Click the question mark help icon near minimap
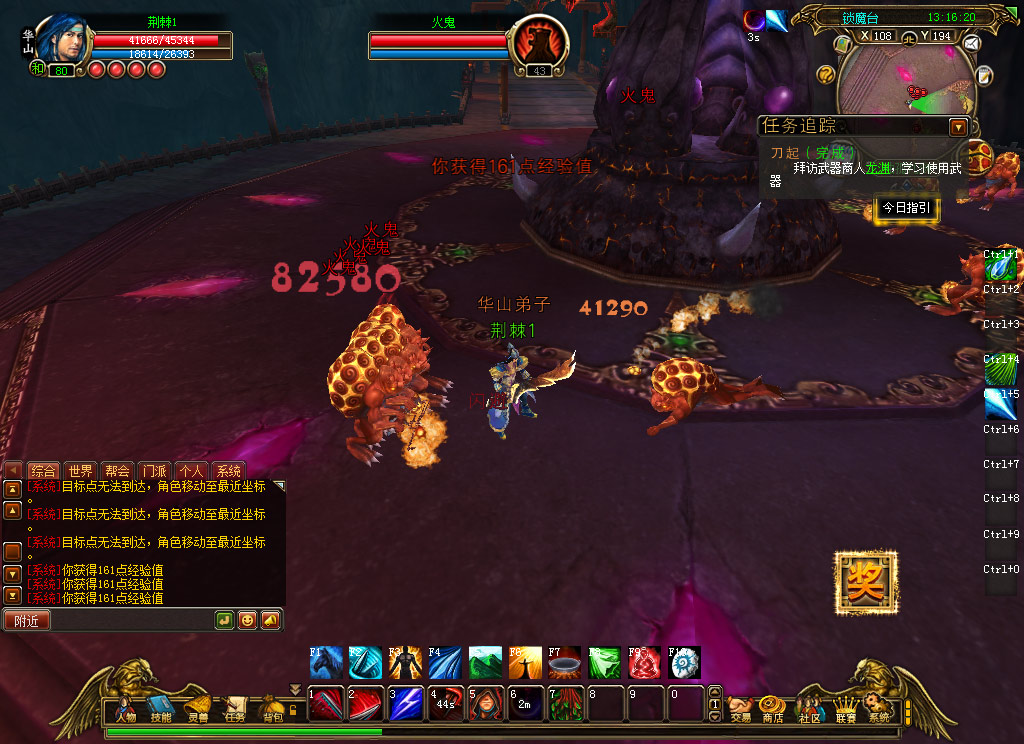1024x744 pixels. click(825, 73)
